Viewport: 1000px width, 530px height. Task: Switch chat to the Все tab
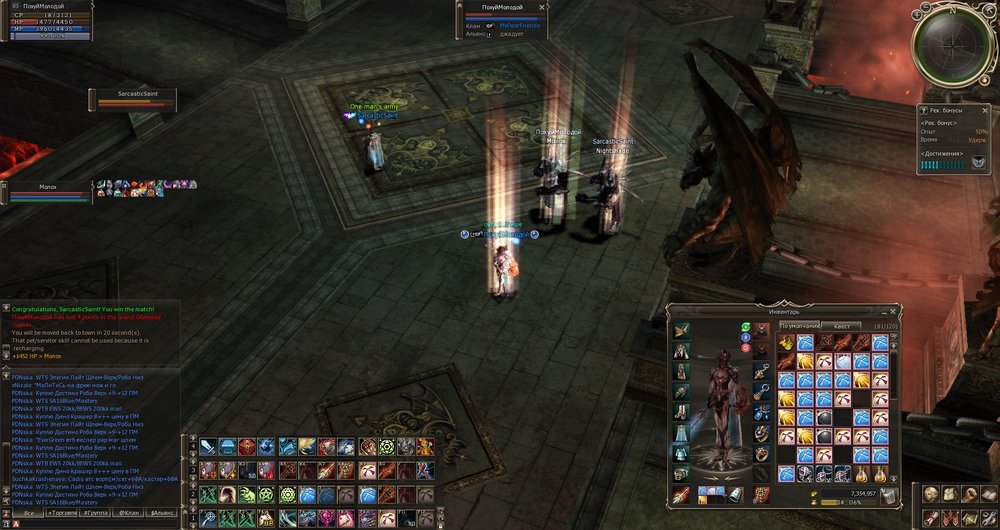tap(29, 512)
